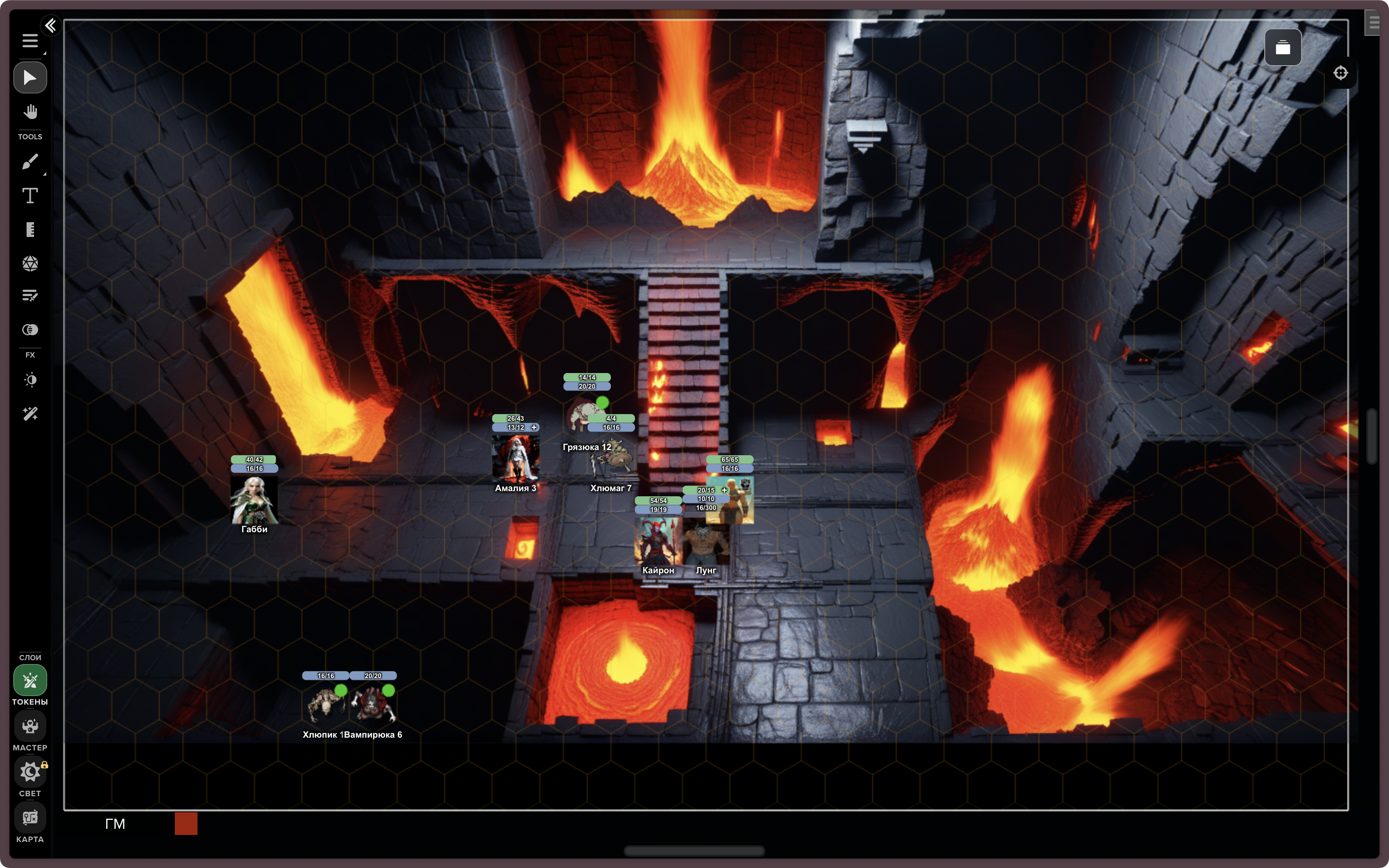The image size is (1389, 868).
Task: Click the overlapping circles mask tool
Action: click(x=30, y=330)
